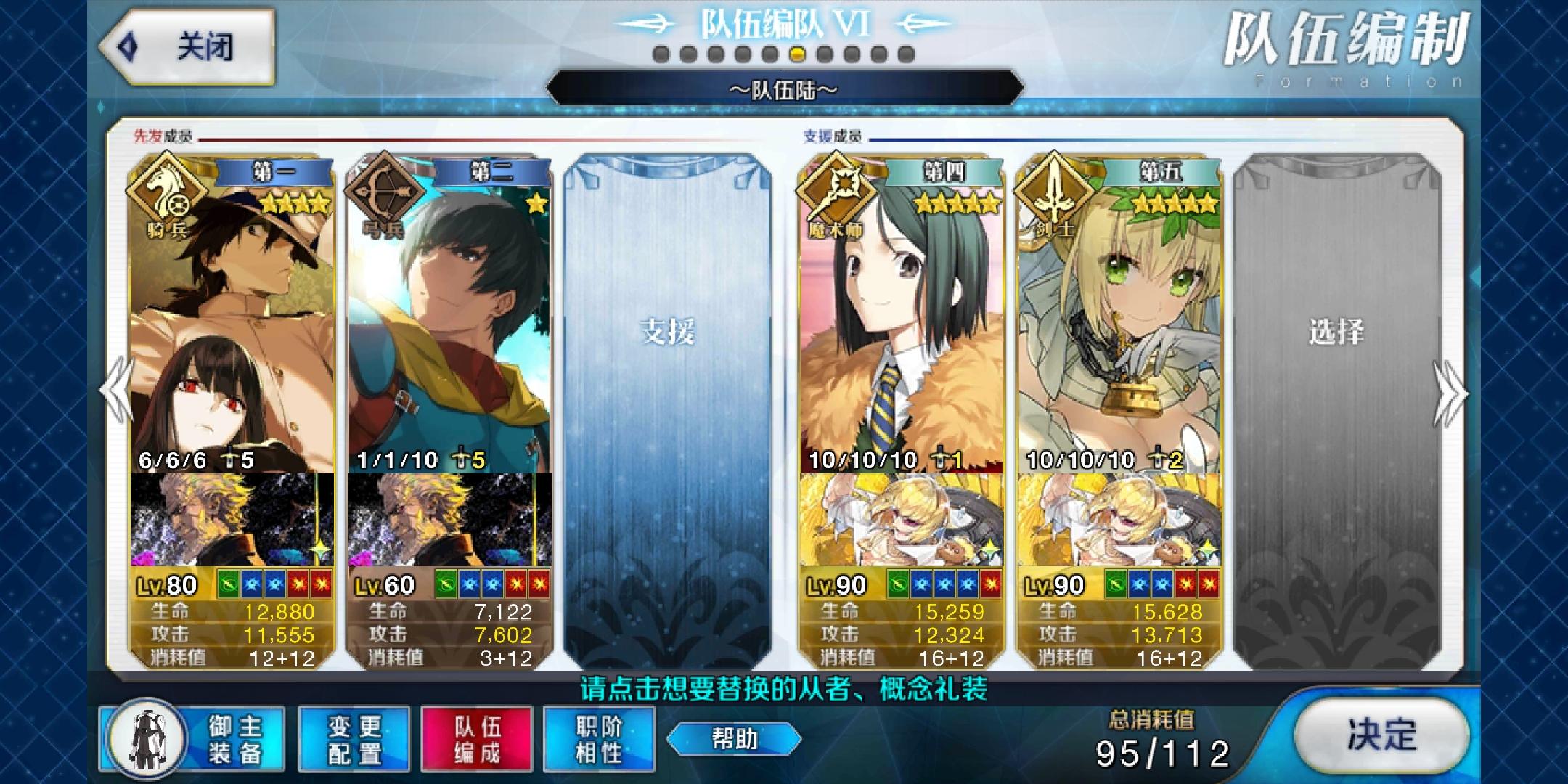Change the Caster's craft essence
The height and width of the screenshot is (784, 1568).
click(x=902, y=520)
